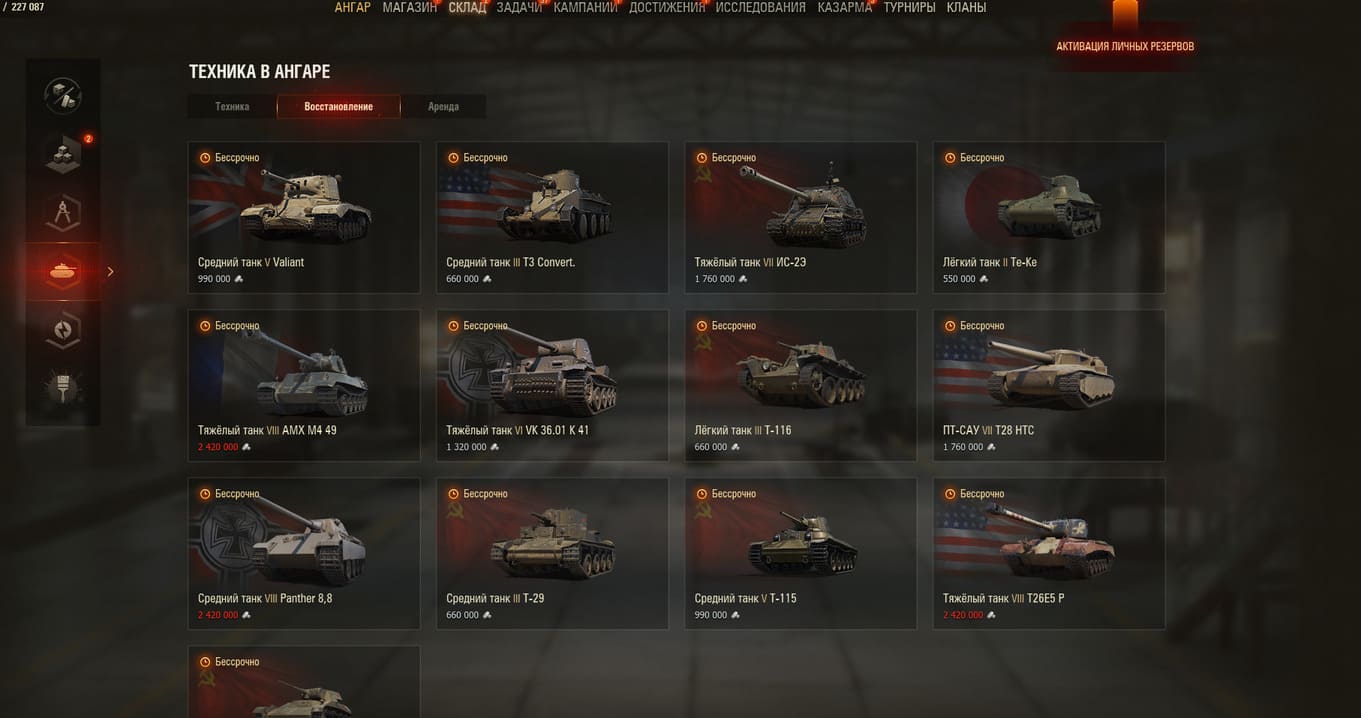Choose the T26E5 P heavy tank card
This screenshot has width=1361, height=718.
[x=1048, y=553]
